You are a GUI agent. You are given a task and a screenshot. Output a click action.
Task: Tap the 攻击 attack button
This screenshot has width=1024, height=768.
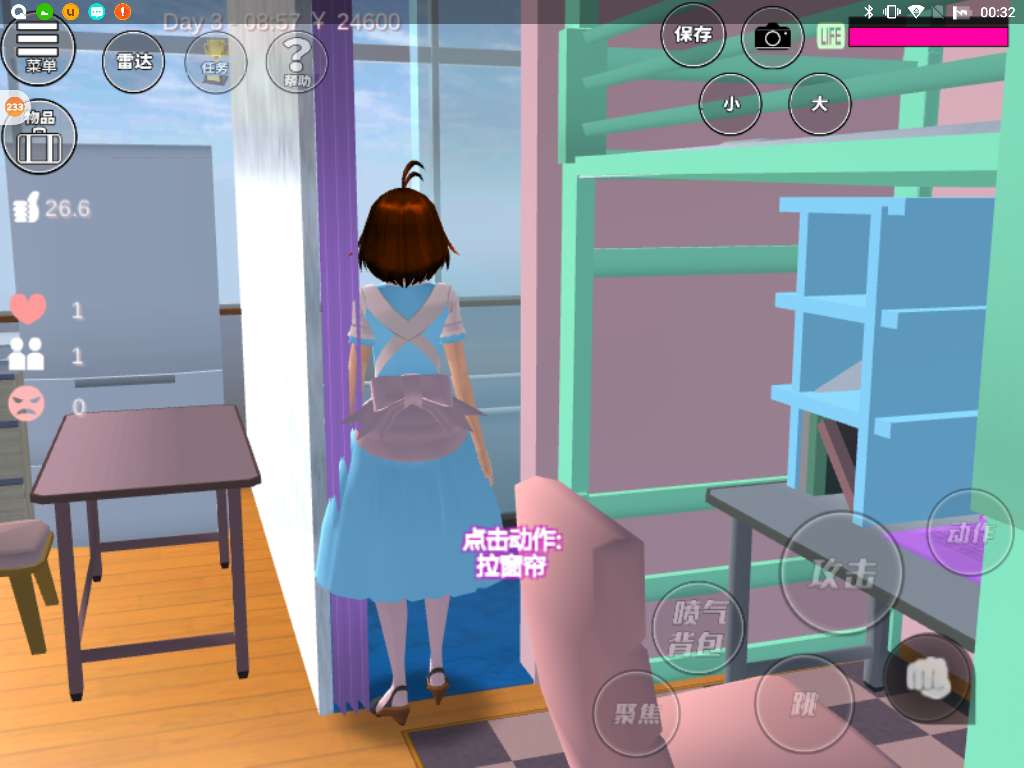coord(842,573)
